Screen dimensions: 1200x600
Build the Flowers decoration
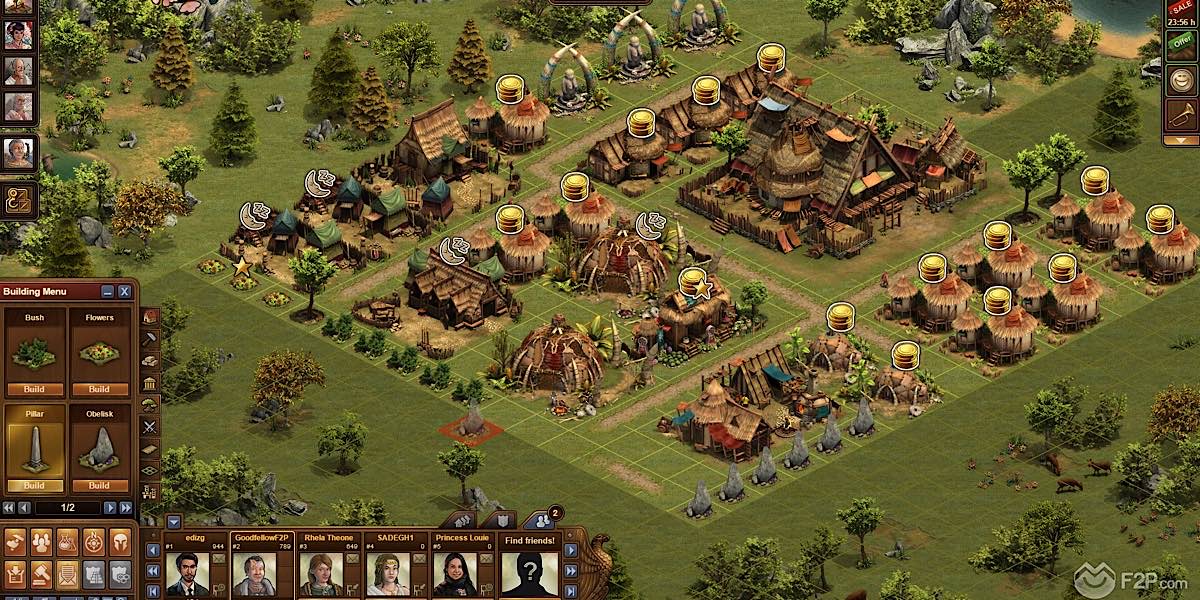[x=99, y=389]
